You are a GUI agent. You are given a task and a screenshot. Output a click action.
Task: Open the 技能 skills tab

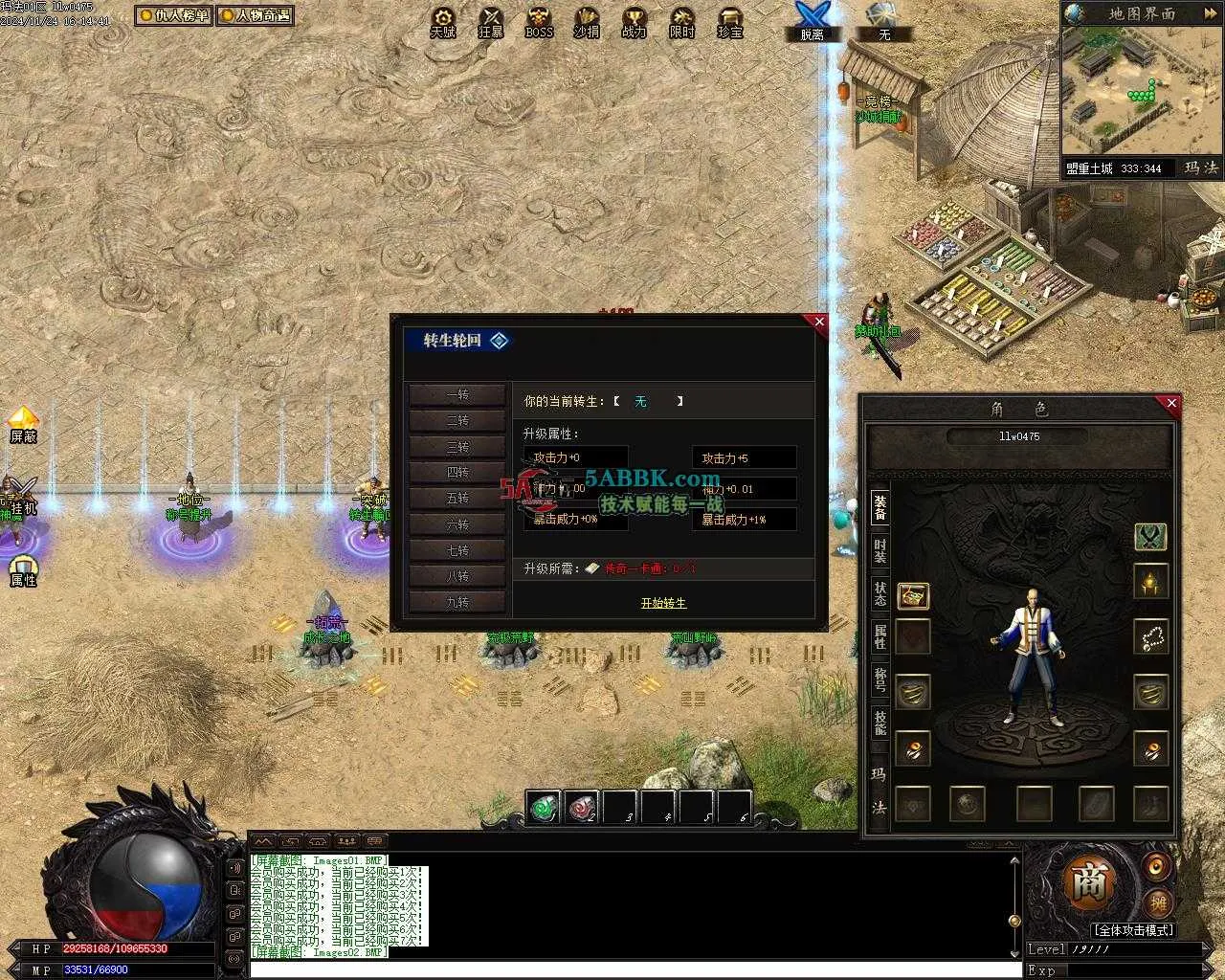click(880, 722)
